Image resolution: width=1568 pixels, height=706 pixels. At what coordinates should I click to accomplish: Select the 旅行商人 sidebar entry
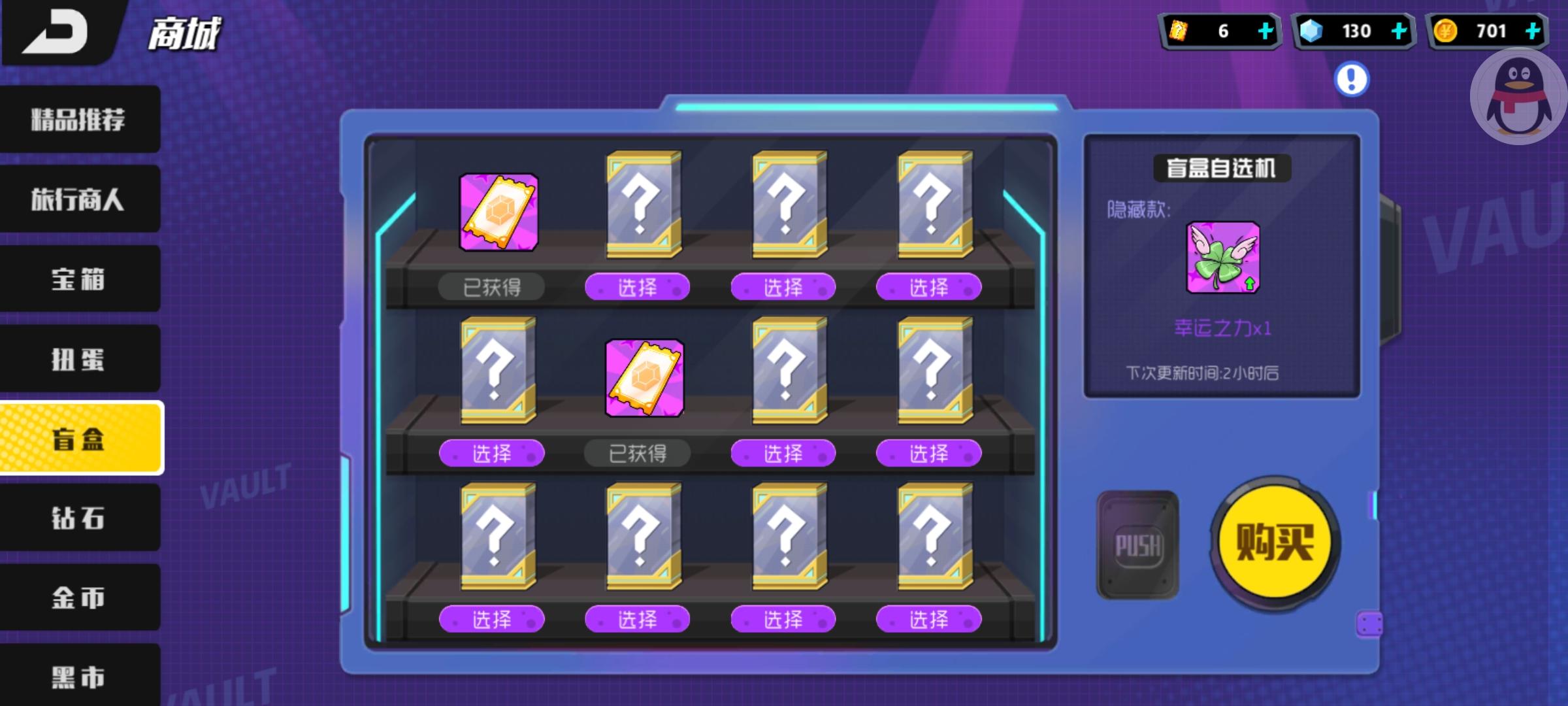tap(78, 198)
